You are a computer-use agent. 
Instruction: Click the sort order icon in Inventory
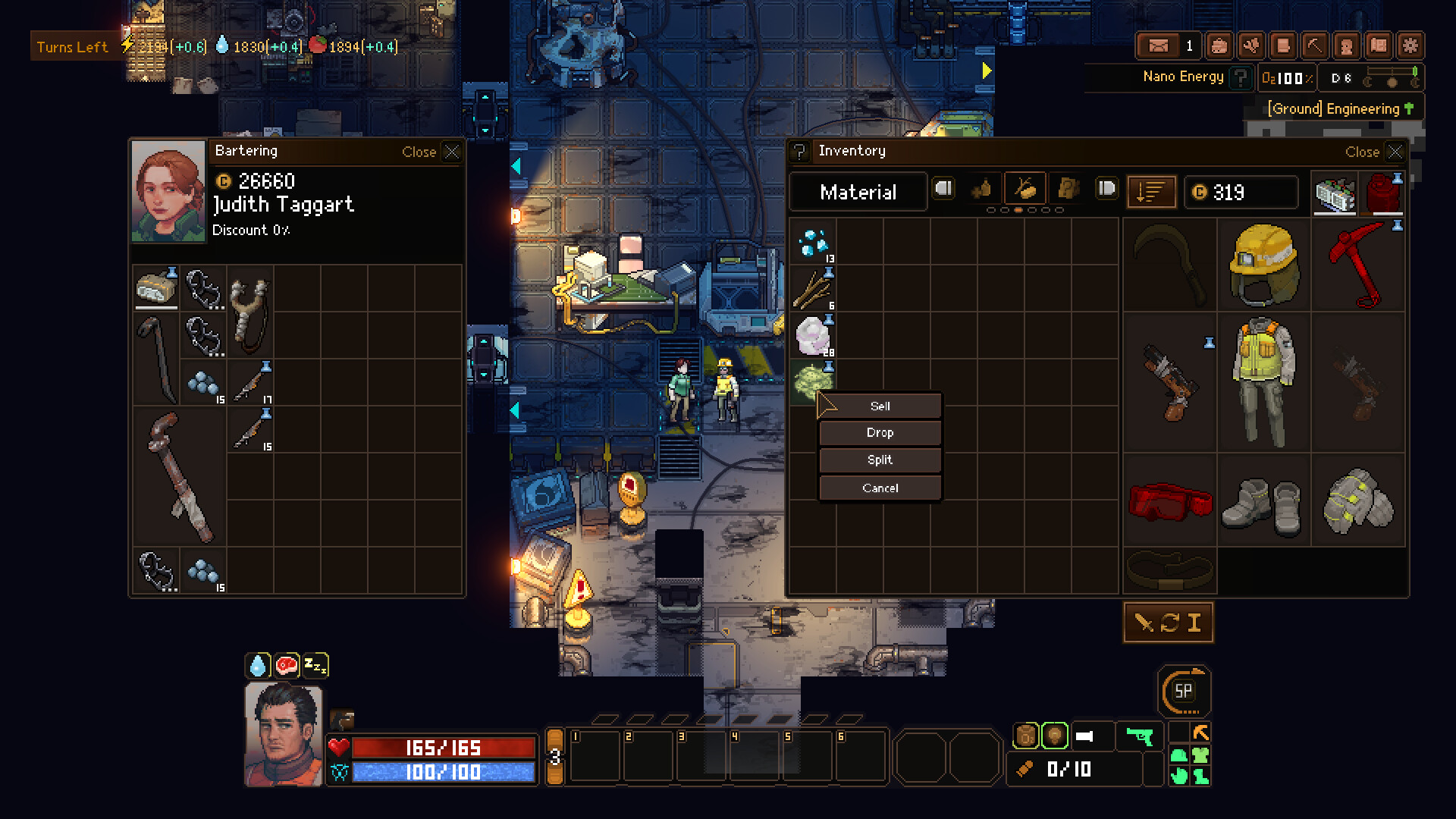click(x=1150, y=192)
